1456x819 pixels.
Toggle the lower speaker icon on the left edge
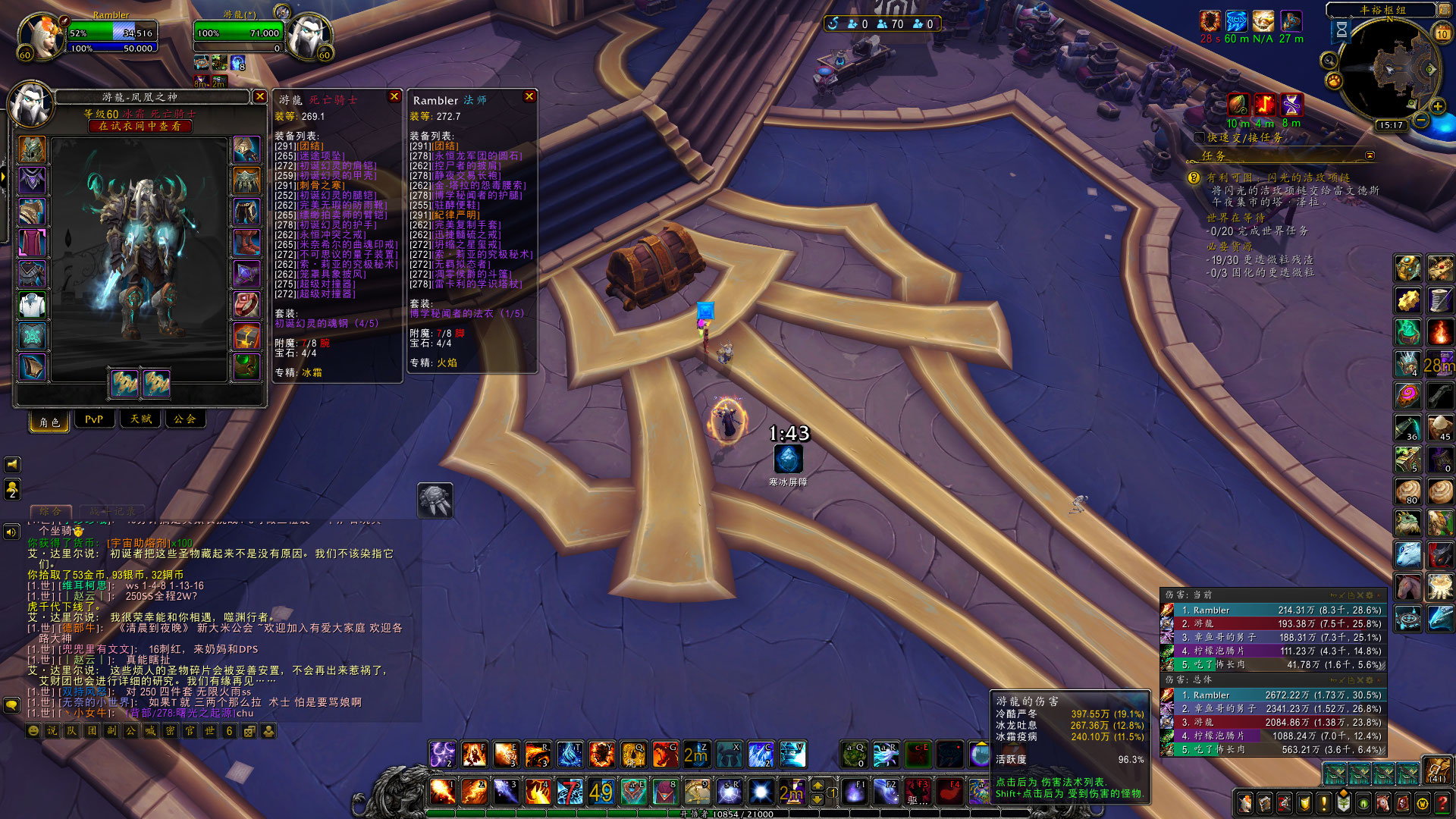tap(11, 532)
